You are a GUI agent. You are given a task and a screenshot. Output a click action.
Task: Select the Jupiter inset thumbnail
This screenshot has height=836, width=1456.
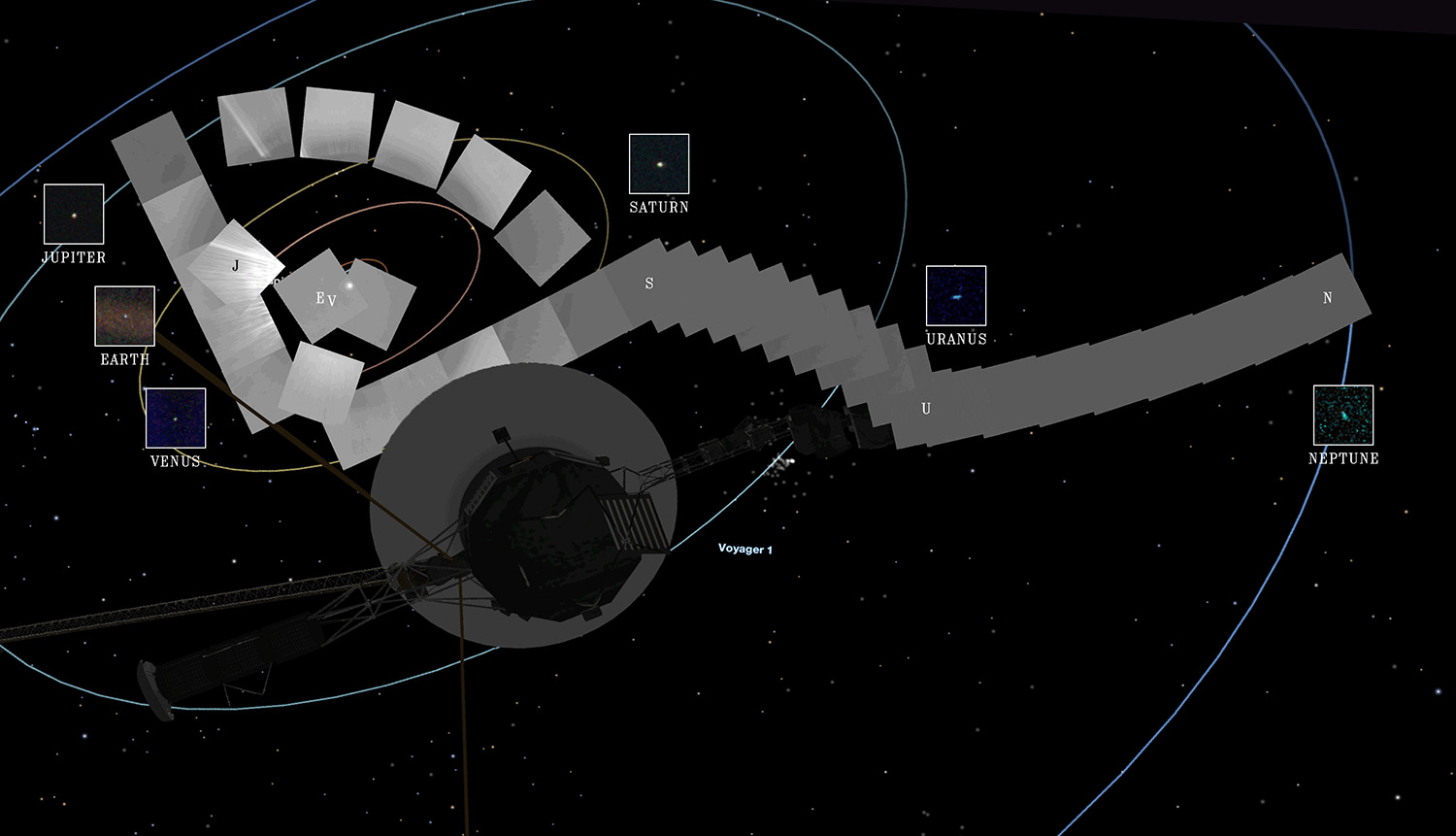click(74, 214)
